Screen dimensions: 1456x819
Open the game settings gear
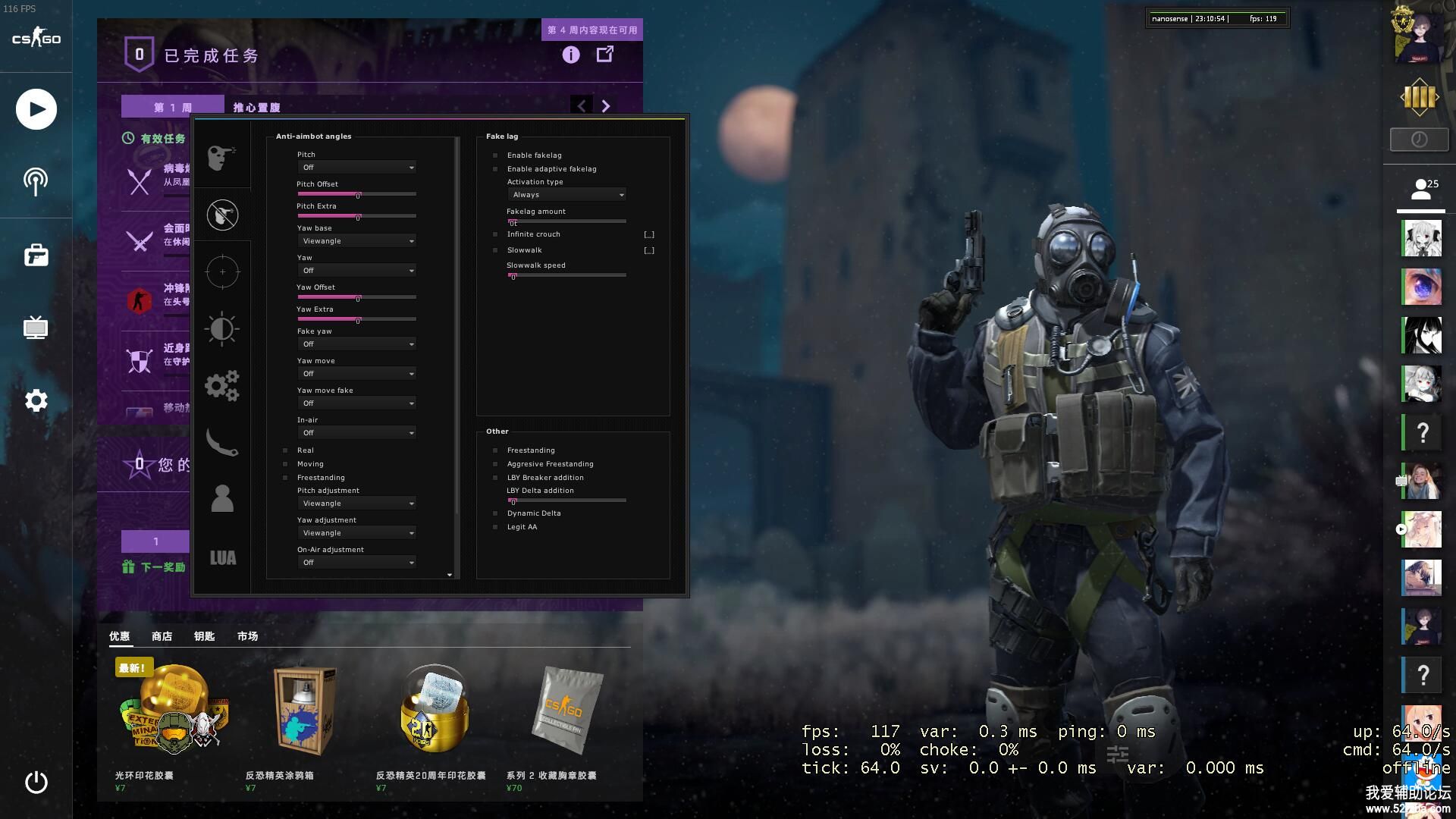tap(36, 400)
